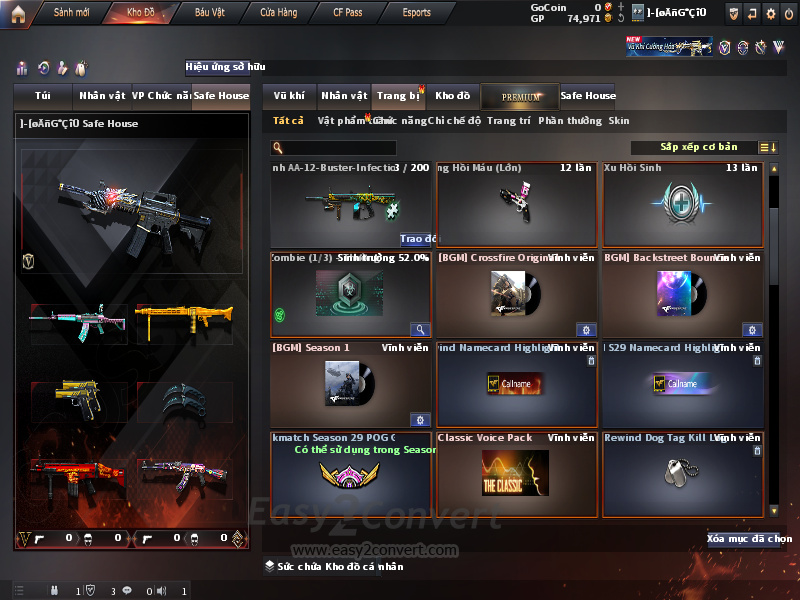The width and height of the screenshot is (800, 600).
Task: Open the Sảnh mới tab
Action: [70, 13]
